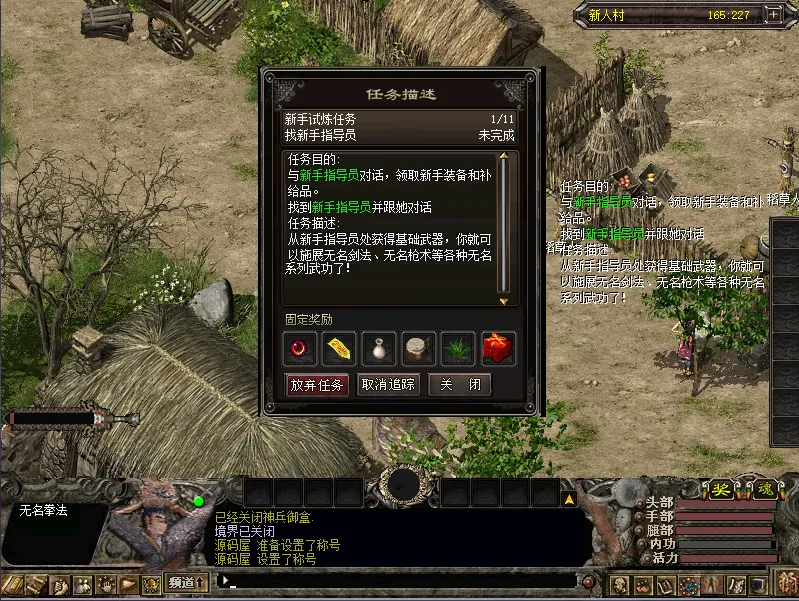
Task: Inspect the red gift box reward
Action: pyautogui.click(x=497, y=348)
